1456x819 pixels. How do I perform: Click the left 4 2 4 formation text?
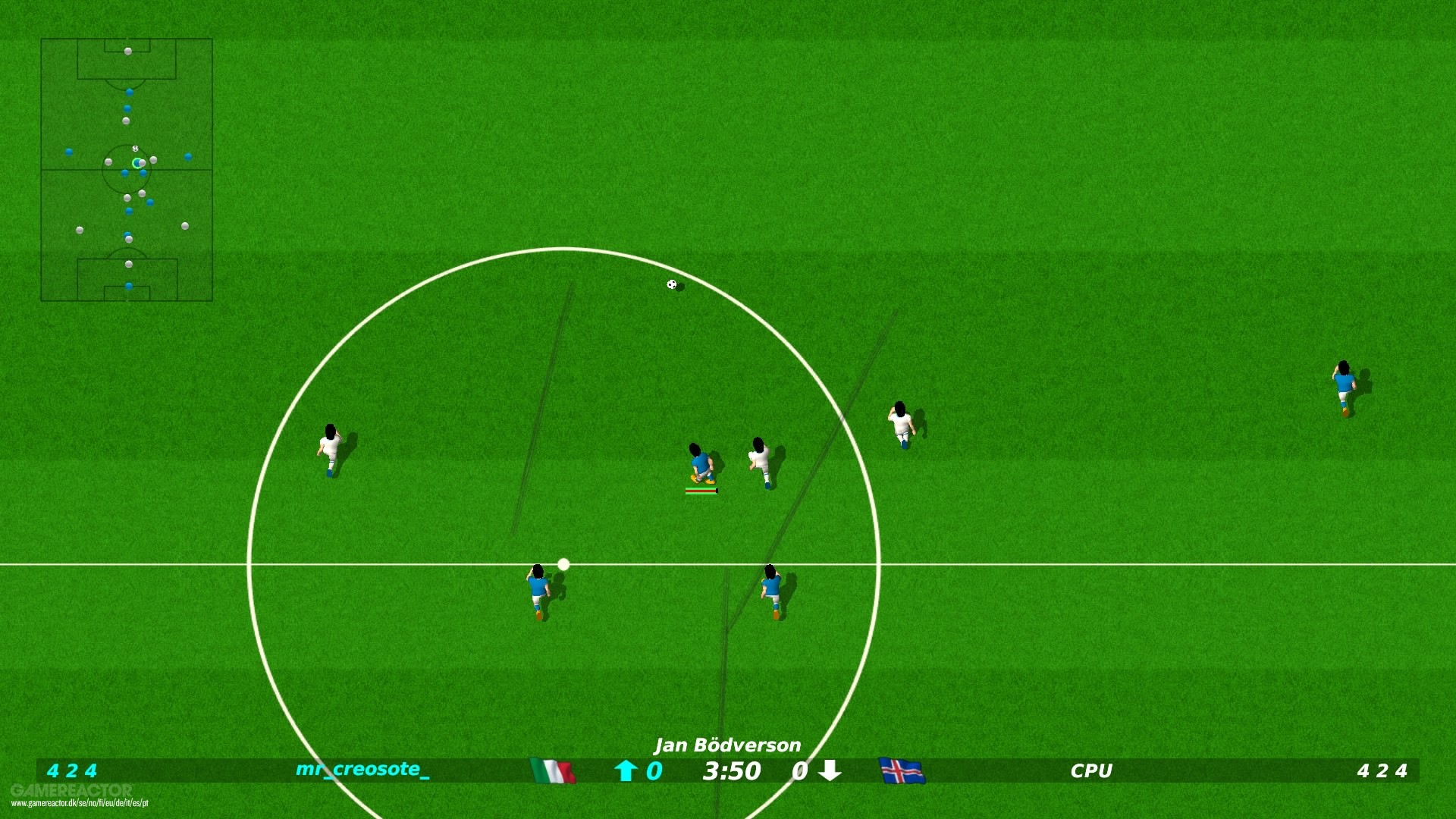(73, 771)
